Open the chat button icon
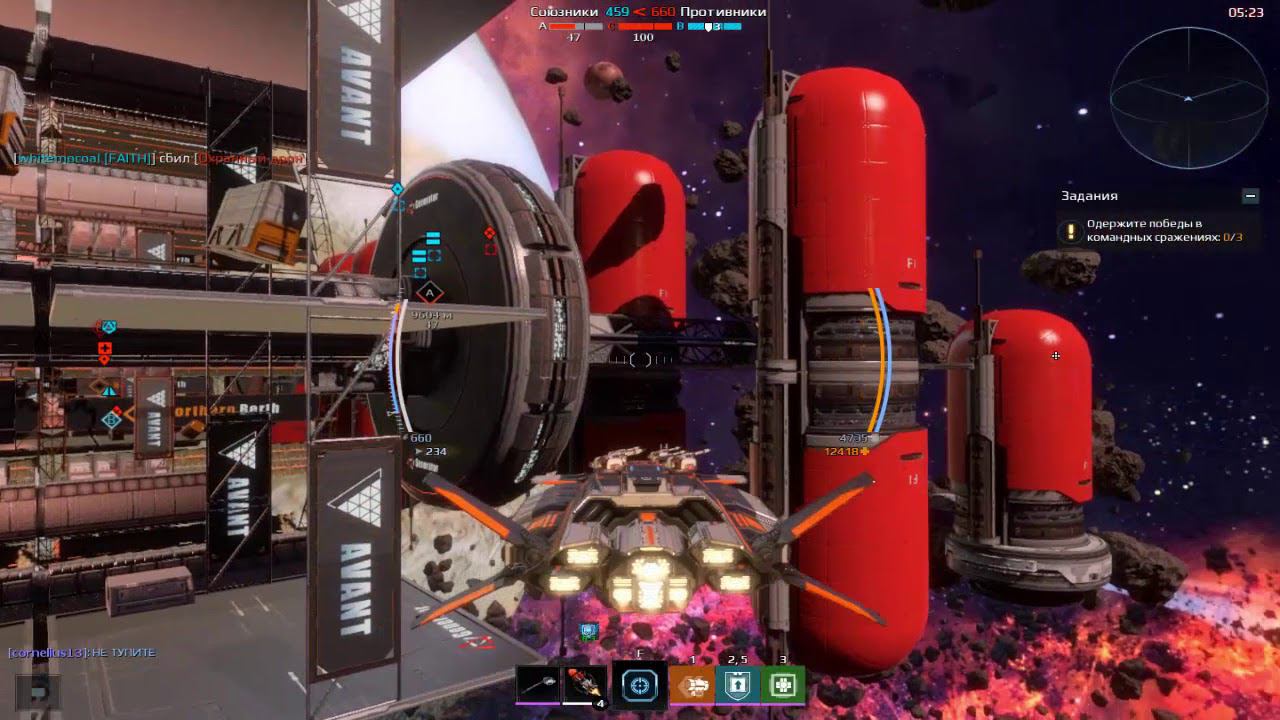Screen dimensions: 1280x720 coord(38,691)
